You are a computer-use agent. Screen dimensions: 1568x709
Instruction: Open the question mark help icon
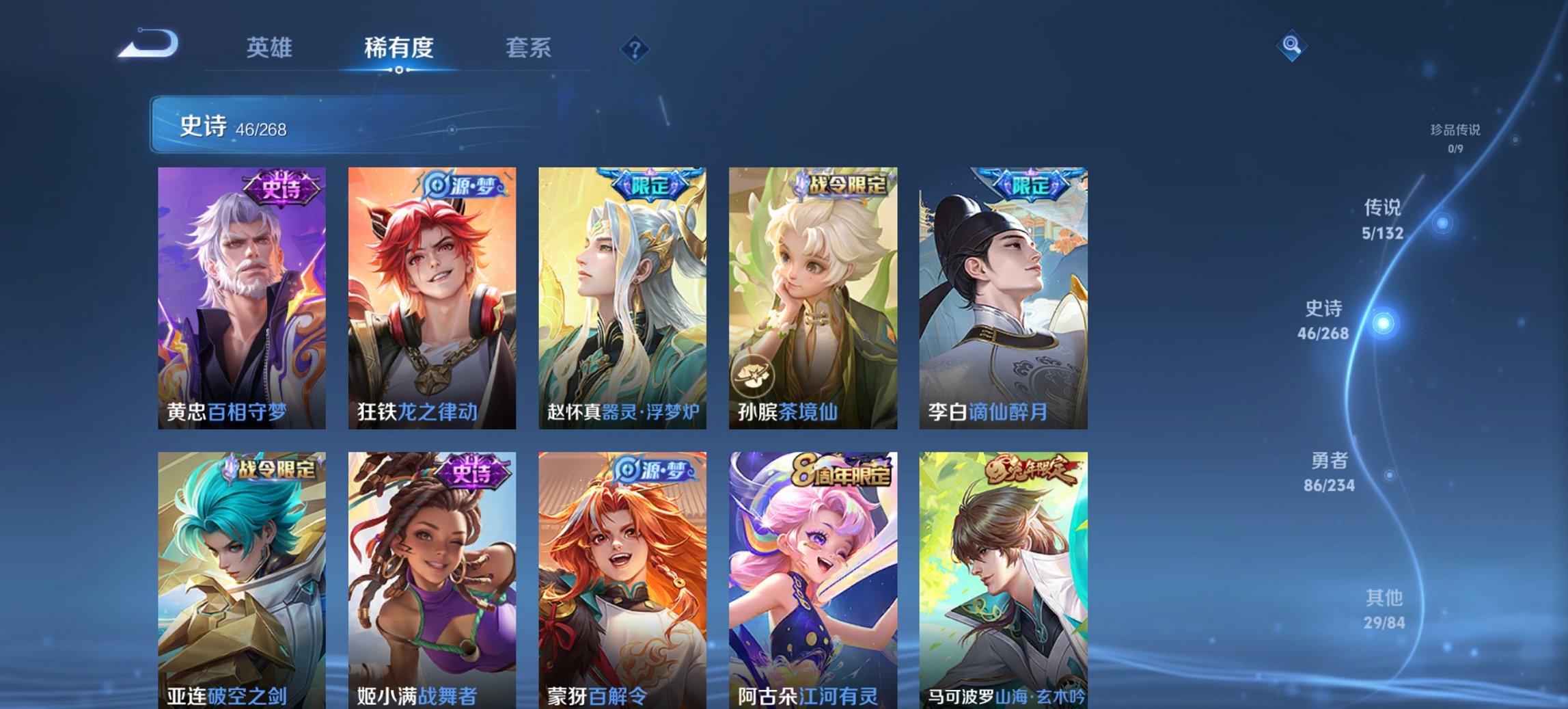click(x=634, y=48)
